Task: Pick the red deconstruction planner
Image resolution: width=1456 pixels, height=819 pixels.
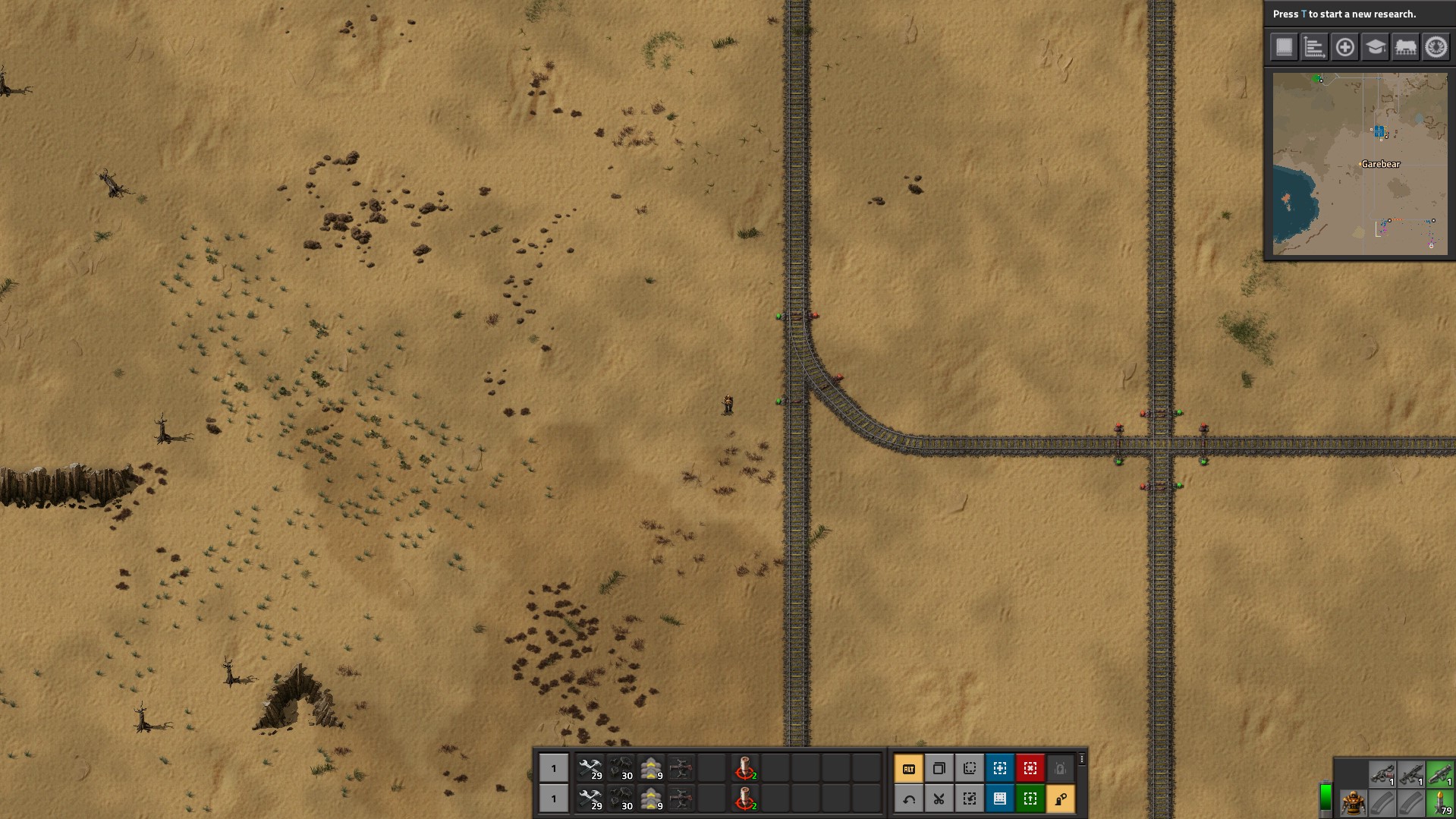Action: [x=1030, y=768]
